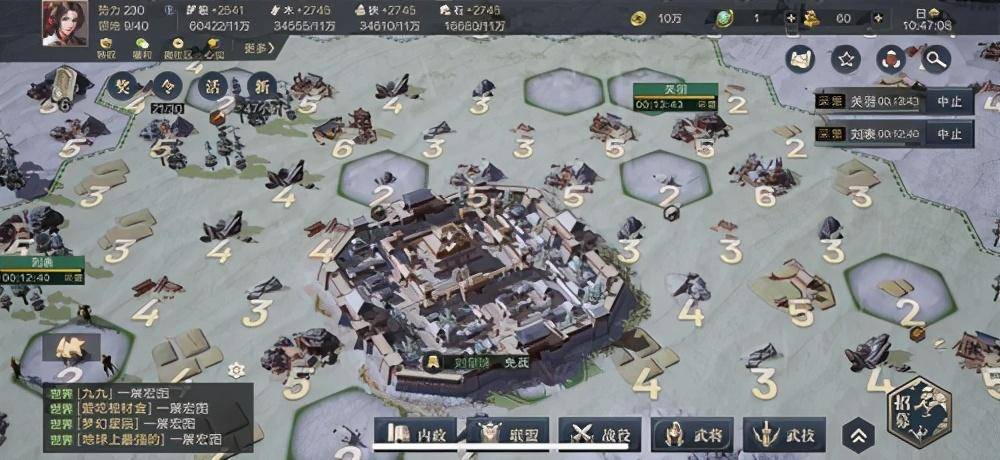Expand the 更多 (more) options arrow
Screen dimensions: 1000x460
pos(258,47)
